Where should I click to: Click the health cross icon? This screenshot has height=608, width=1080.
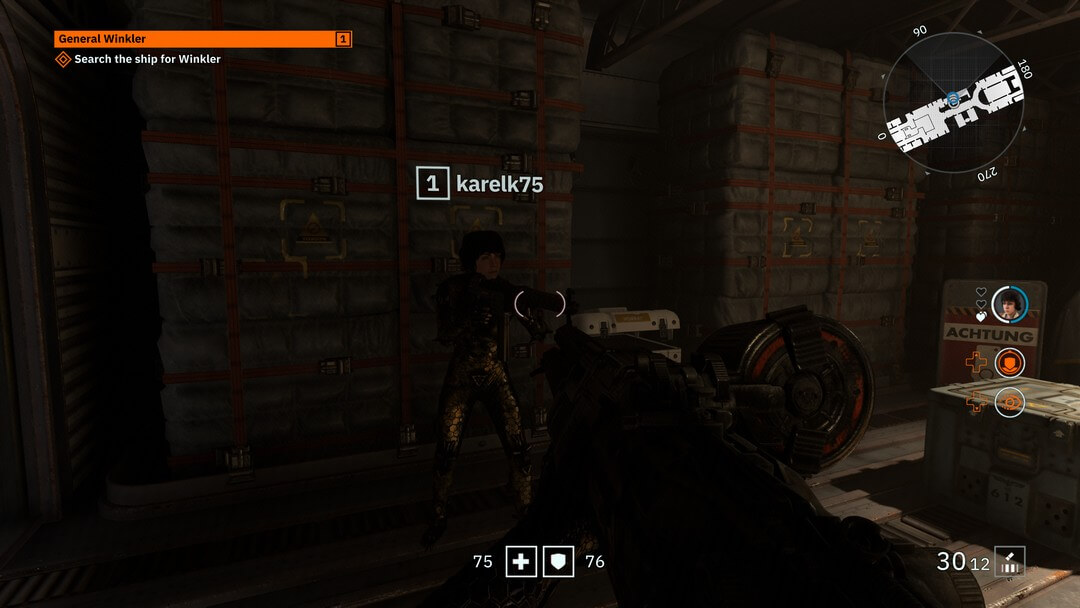[x=521, y=562]
